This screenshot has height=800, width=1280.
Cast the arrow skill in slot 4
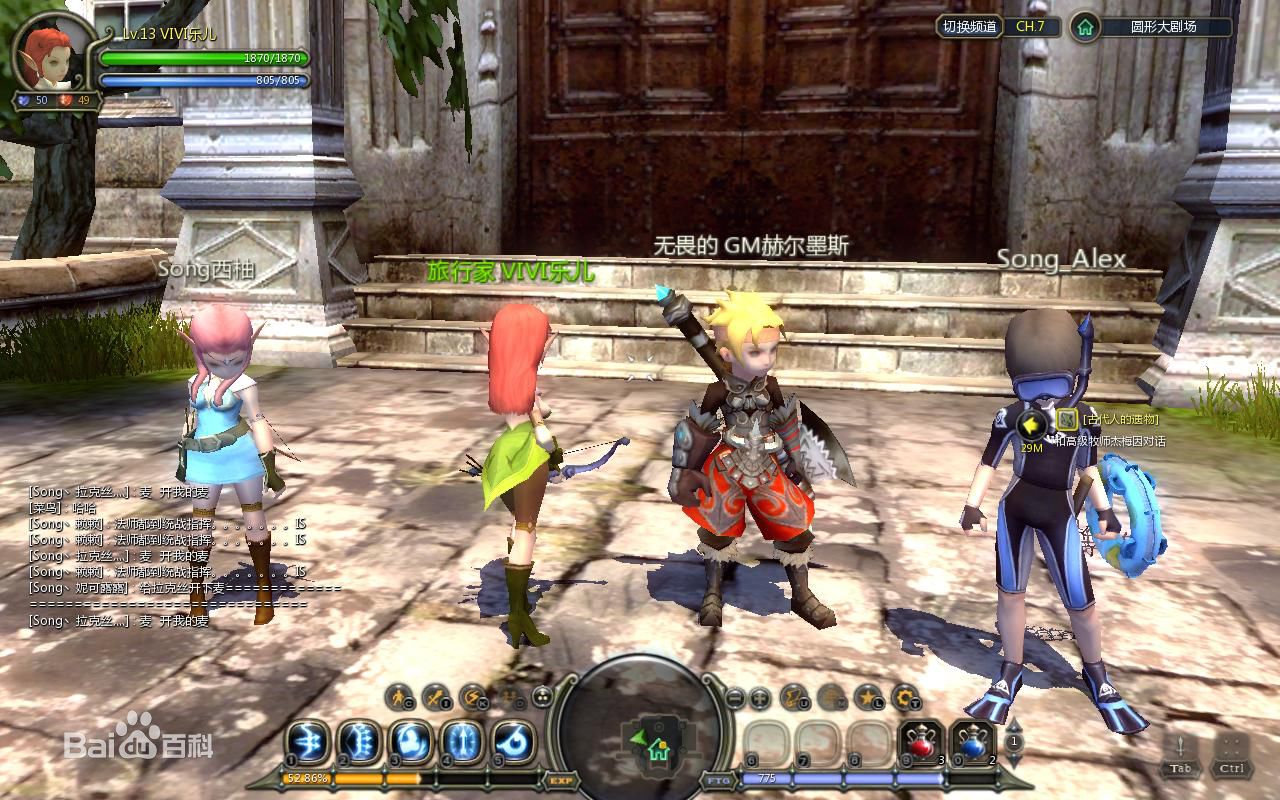pyautogui.click(x=462, y=743)
